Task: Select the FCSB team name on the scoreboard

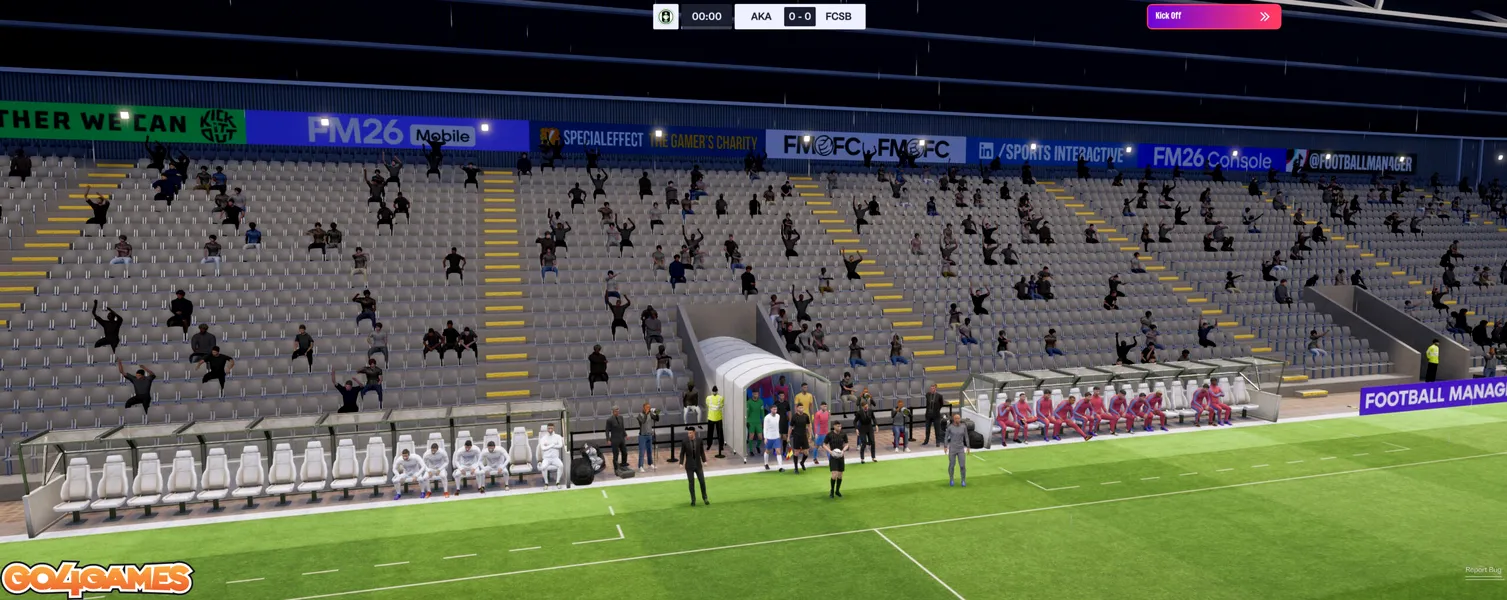Action: (838, 16)
